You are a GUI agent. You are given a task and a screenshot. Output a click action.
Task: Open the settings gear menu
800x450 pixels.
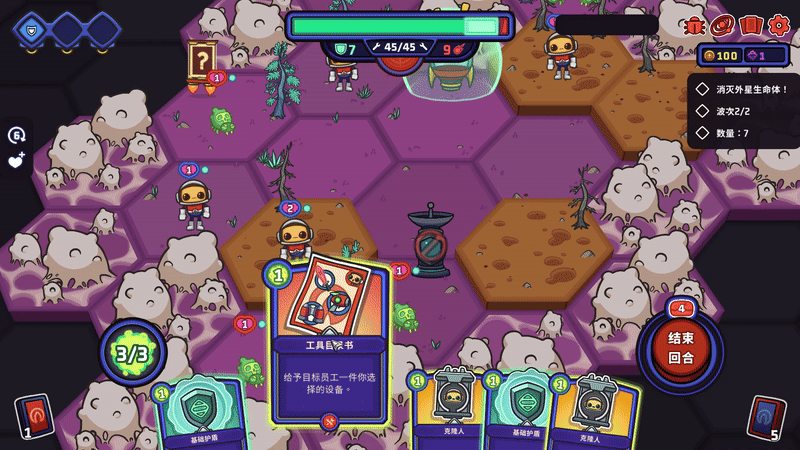[x=778, y=25]
